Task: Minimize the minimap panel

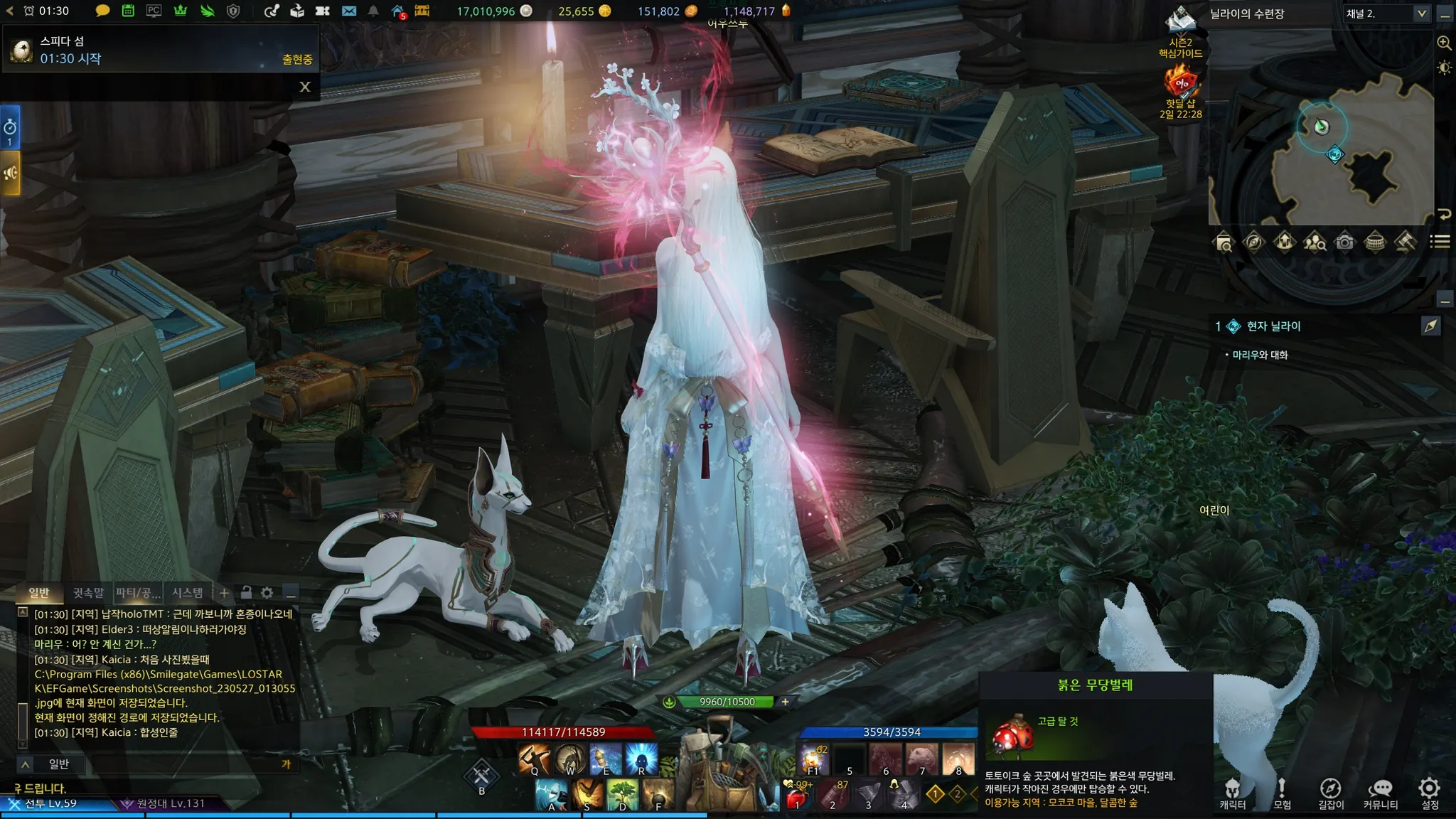Action: [1445, 14]
